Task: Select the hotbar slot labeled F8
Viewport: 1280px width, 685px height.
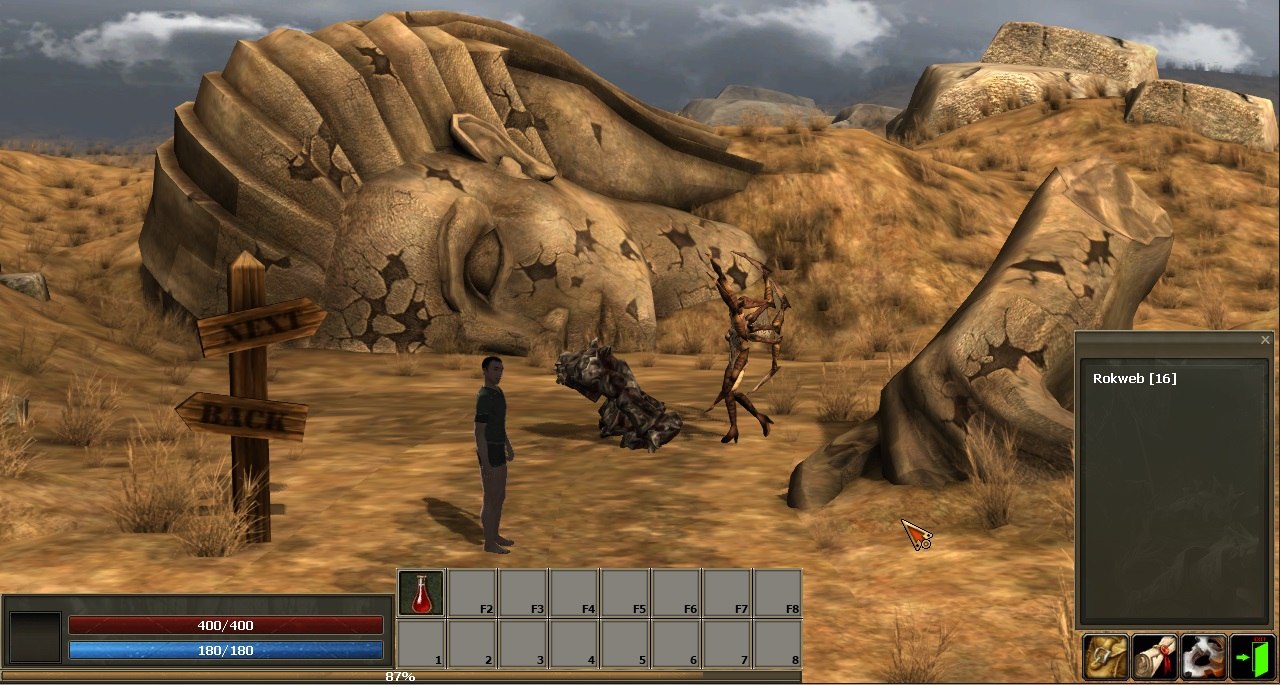Action: coord(777,593)
